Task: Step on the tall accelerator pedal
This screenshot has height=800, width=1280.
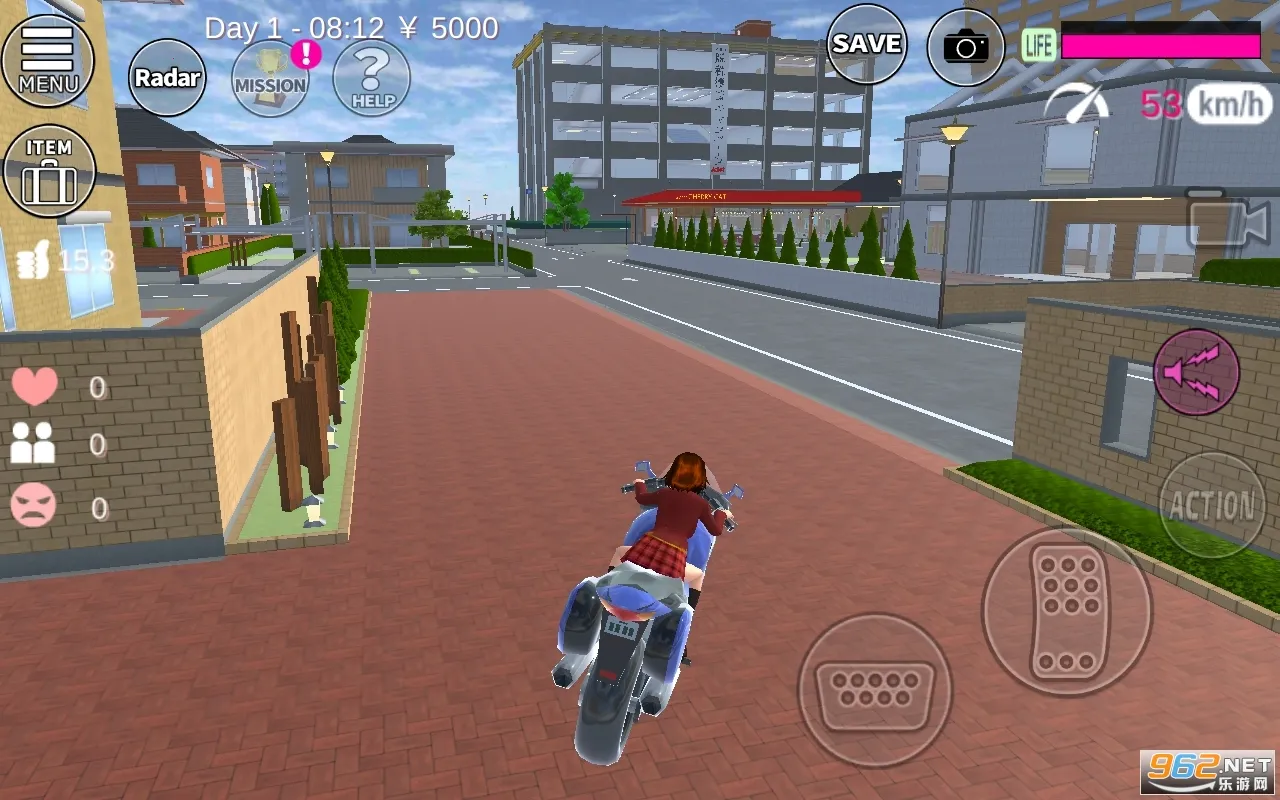Action: [x=1066, y=612]
